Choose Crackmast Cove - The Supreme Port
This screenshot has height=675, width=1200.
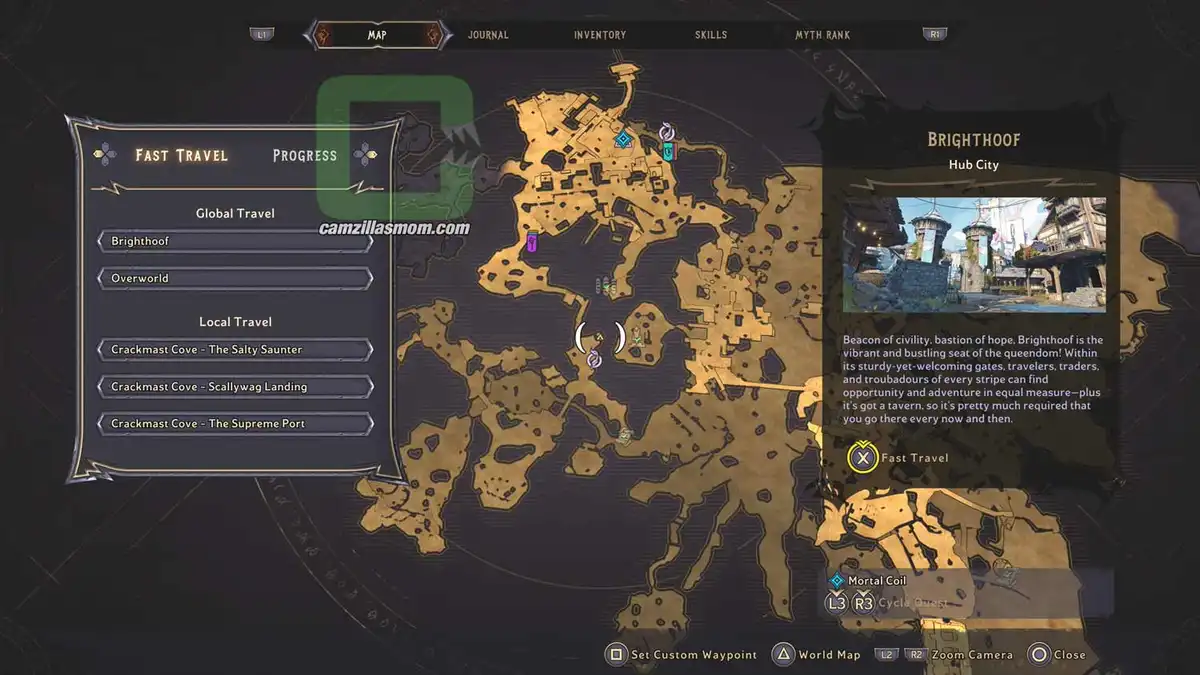point(235,424)
